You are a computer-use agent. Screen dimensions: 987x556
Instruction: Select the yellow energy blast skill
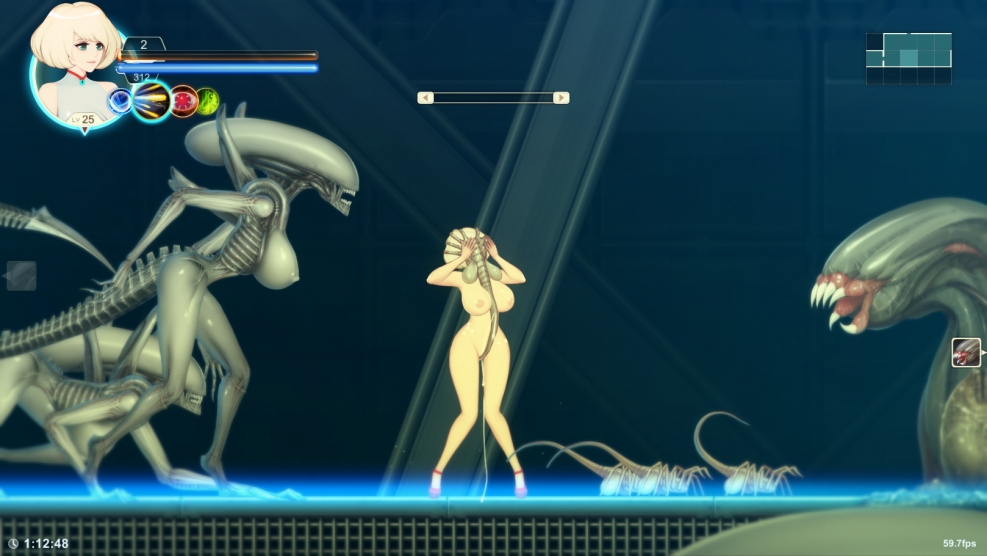pos(152,100)
